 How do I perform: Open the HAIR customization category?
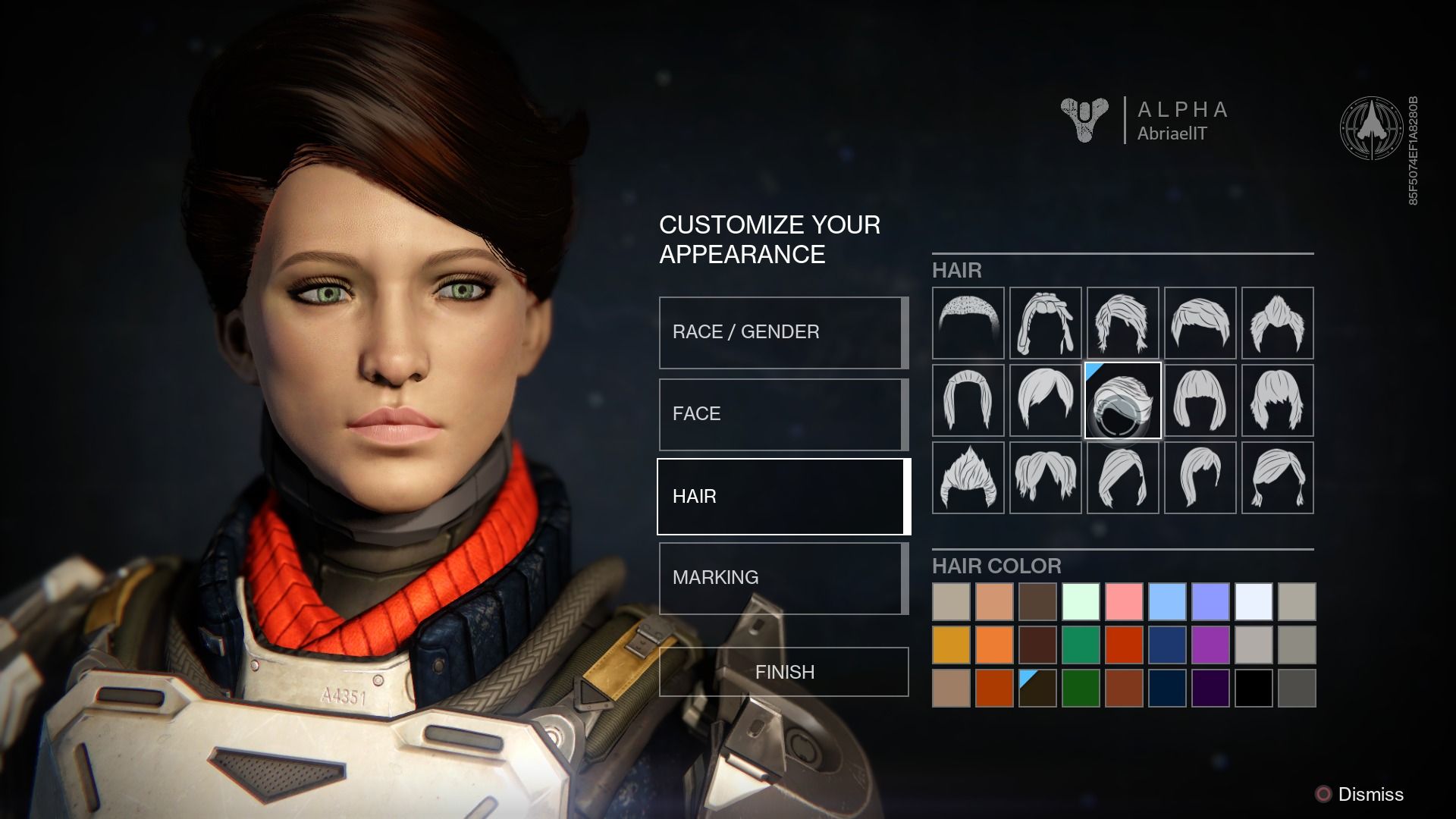pyautogui.click(x=783, y=496)
